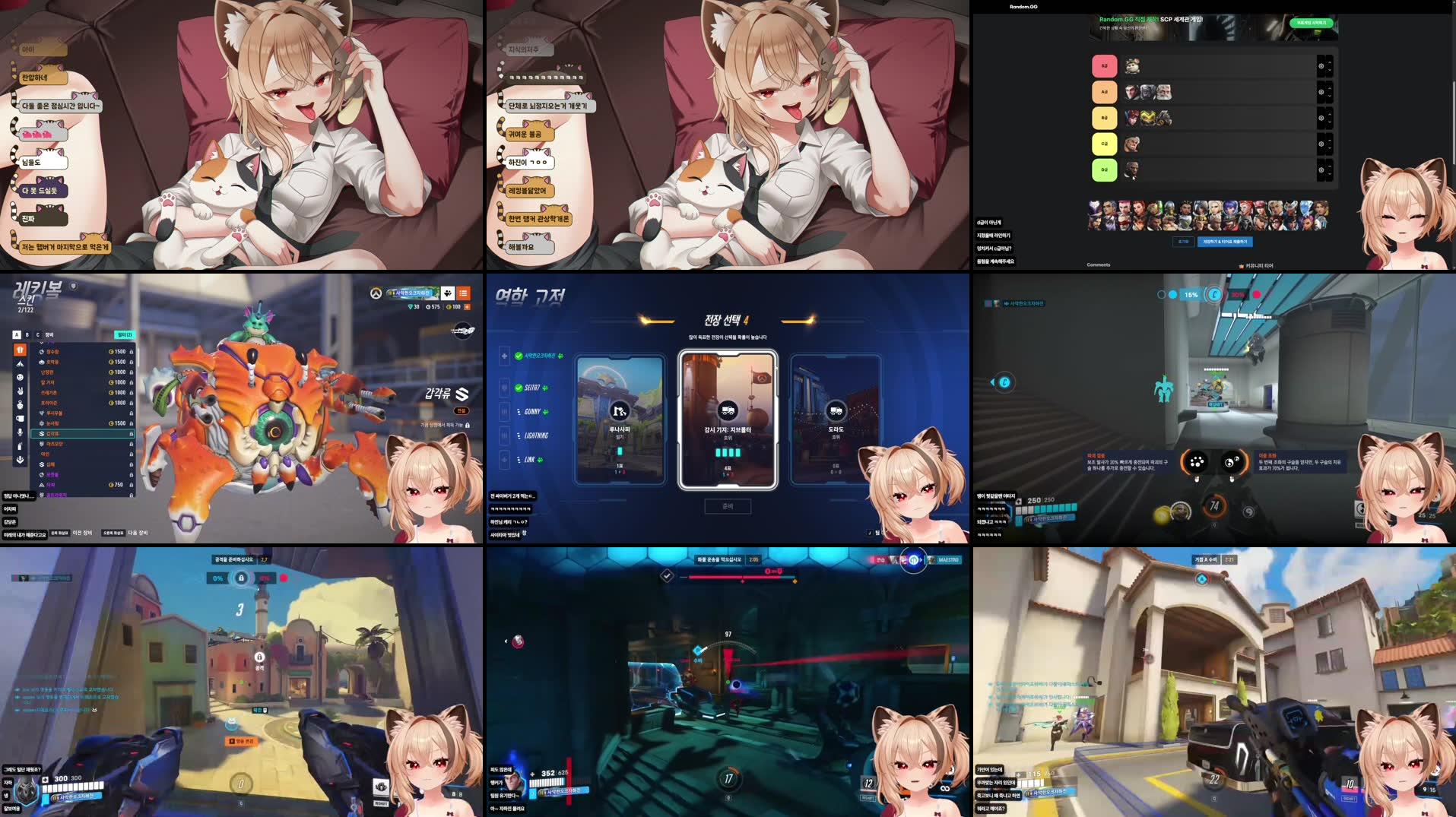
Task: Open the settings gear on the A급 tier row
Action: tap(1321, 92)
